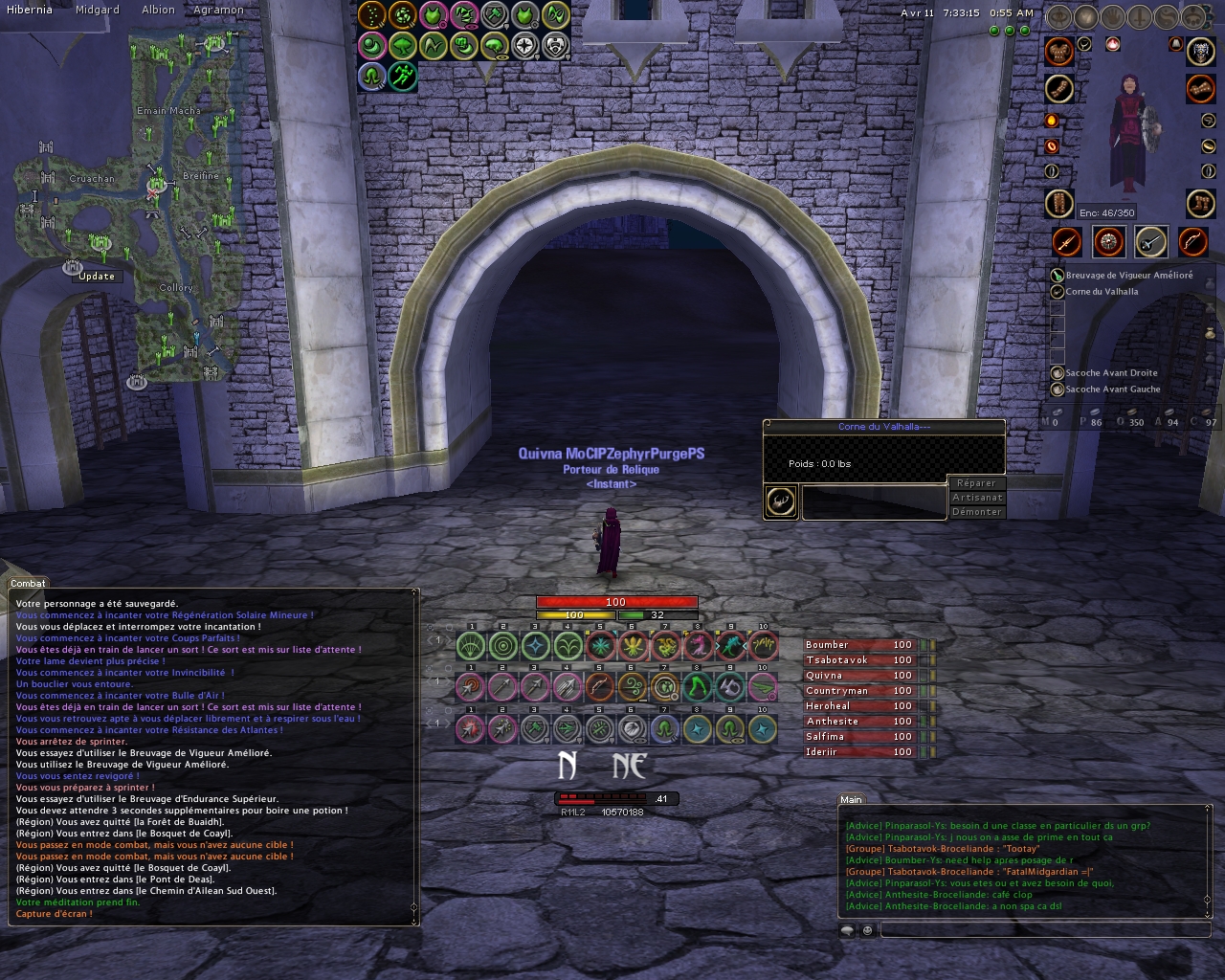The image size is (1225, 980).
Task: Select Breuvage de Vigueur Amélioré in inventory
Action: point(1128,276)
